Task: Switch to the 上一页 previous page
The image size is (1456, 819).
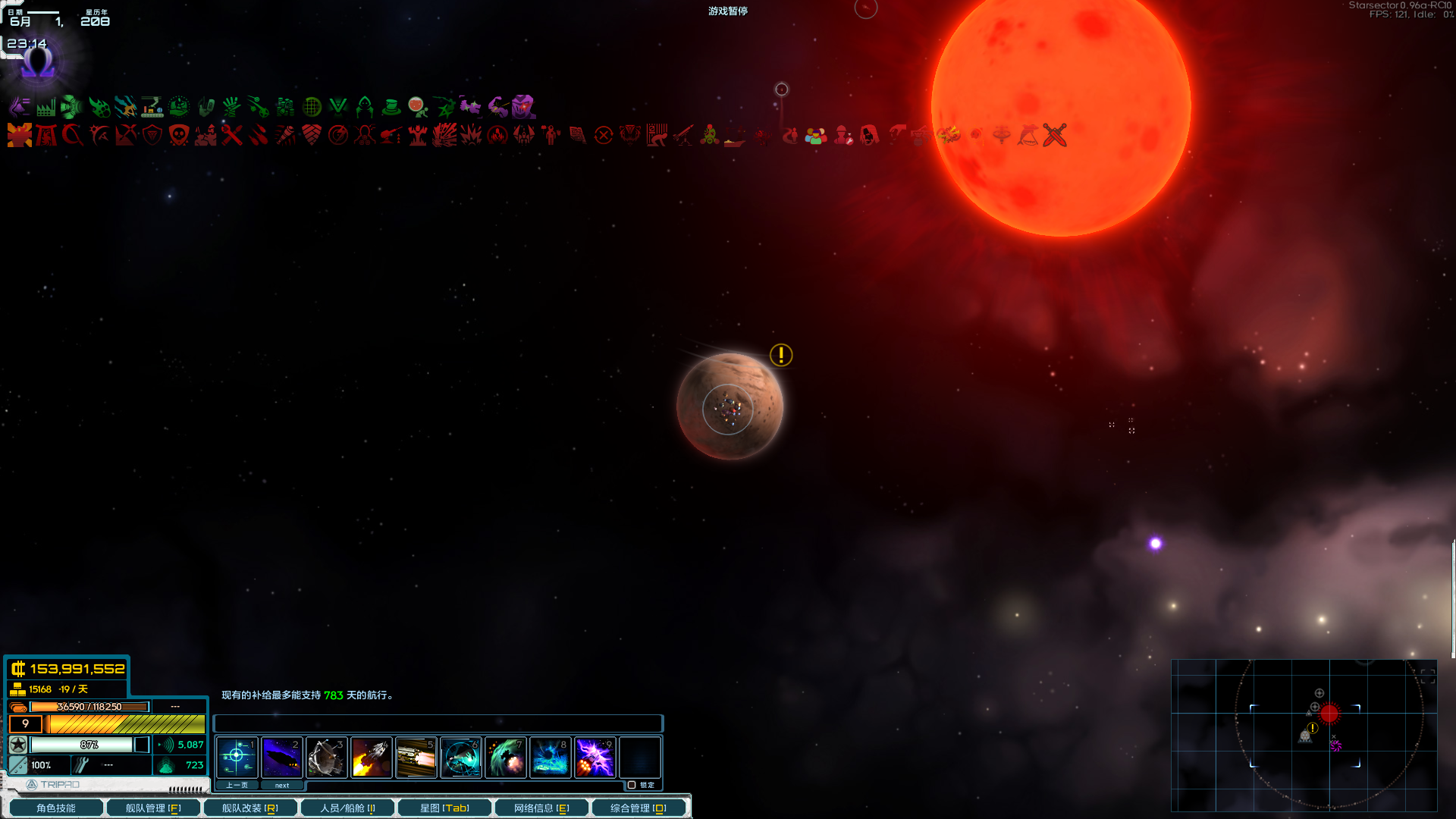Action: click(x=236, y=785)
